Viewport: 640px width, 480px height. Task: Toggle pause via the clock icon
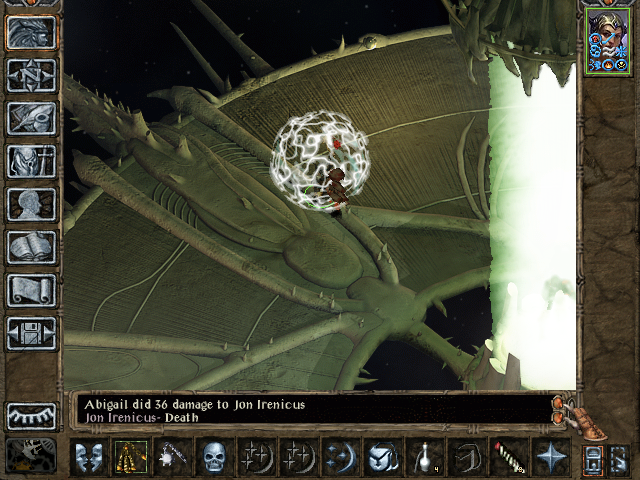pyautogui.click(x=31, y=456)
